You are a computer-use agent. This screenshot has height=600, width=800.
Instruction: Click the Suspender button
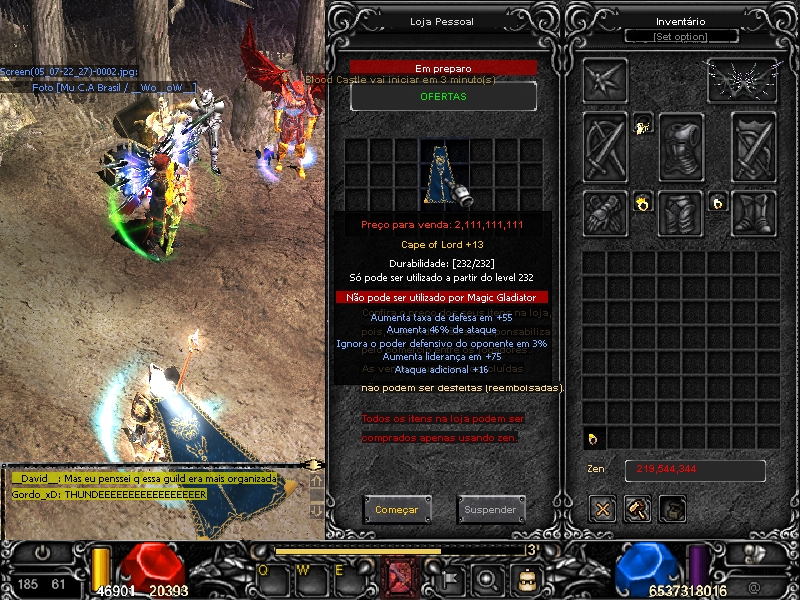pyautogui.click(x=491, y=509)
